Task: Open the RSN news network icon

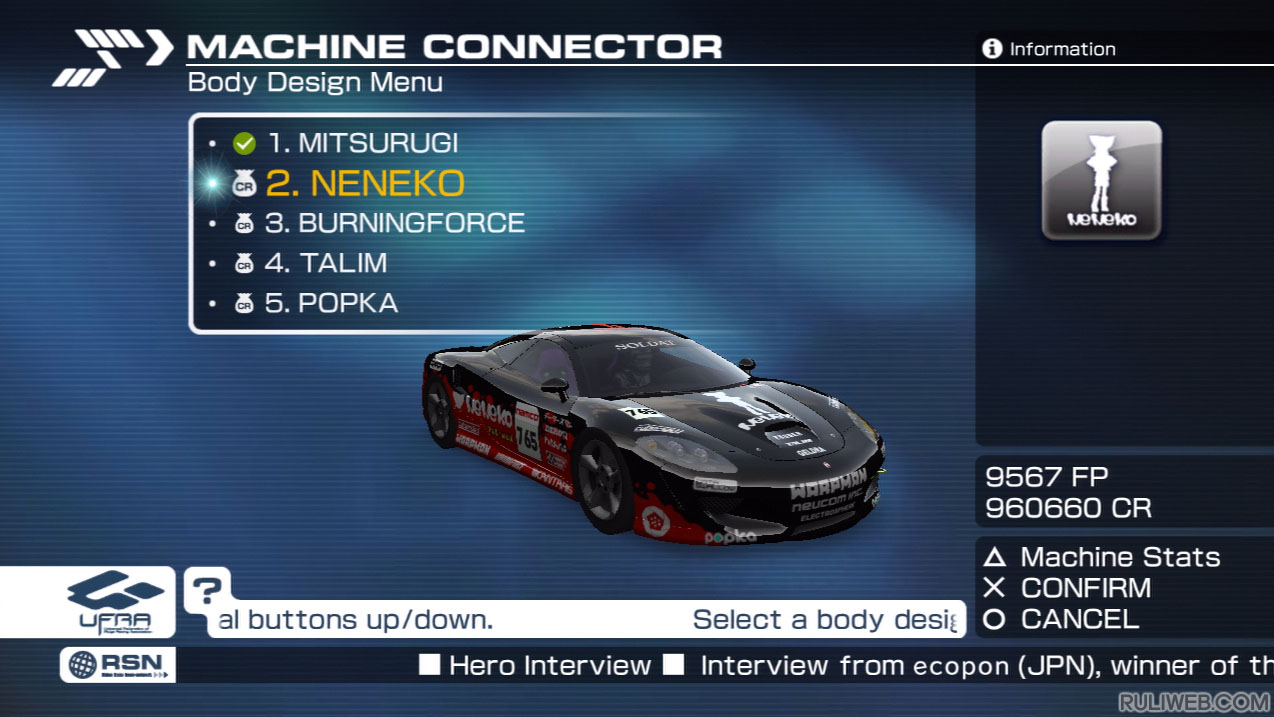Action: coord(118,665)
